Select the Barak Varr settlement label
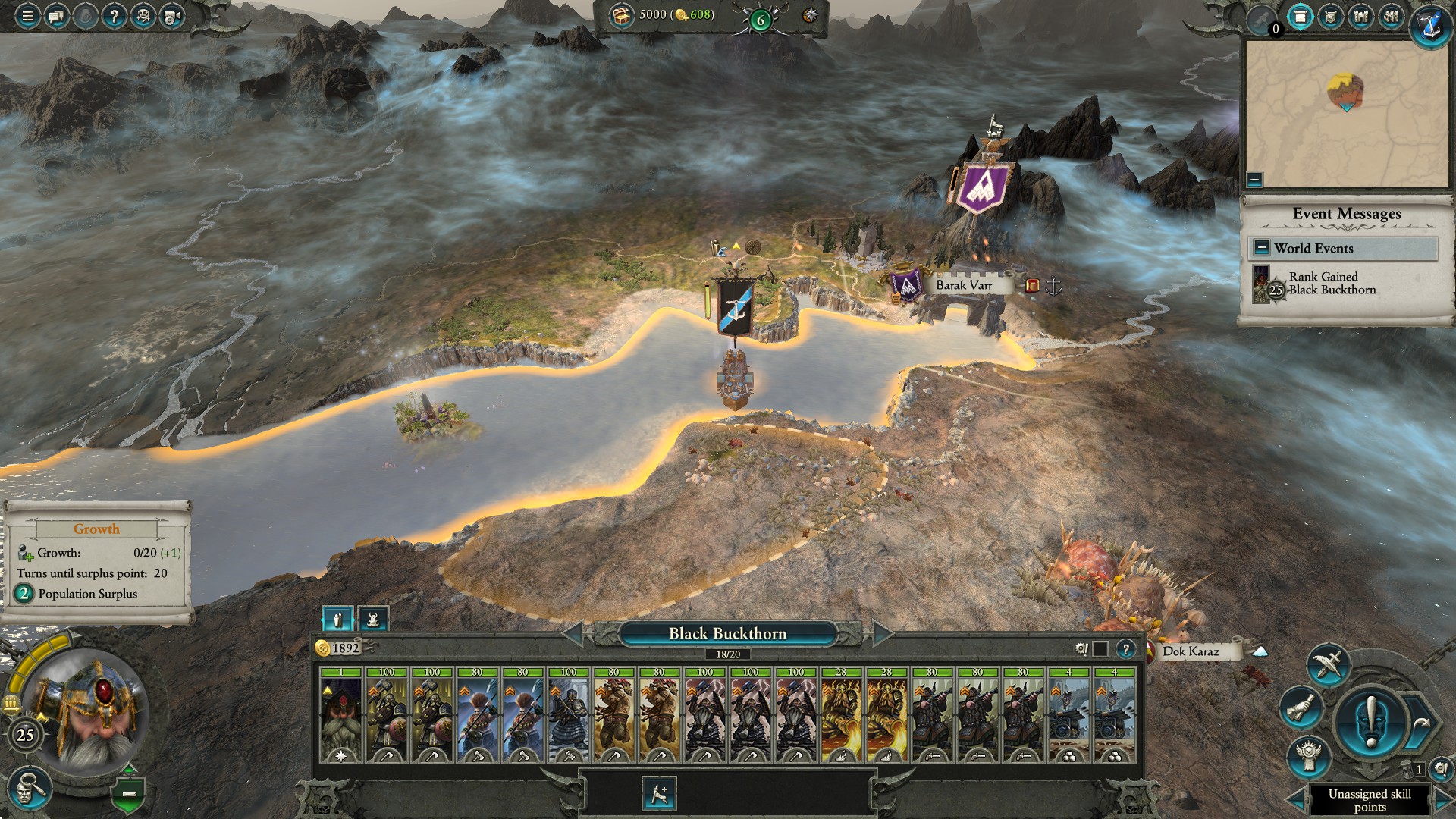1456x819 pixels. [x=963, y=285]
